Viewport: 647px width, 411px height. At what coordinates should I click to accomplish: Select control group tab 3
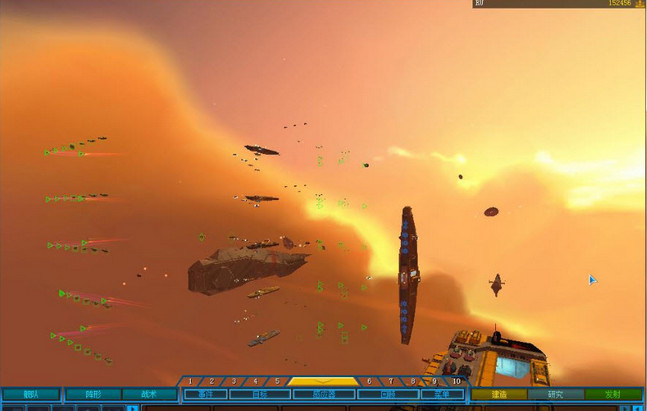(x=233, y=381)
